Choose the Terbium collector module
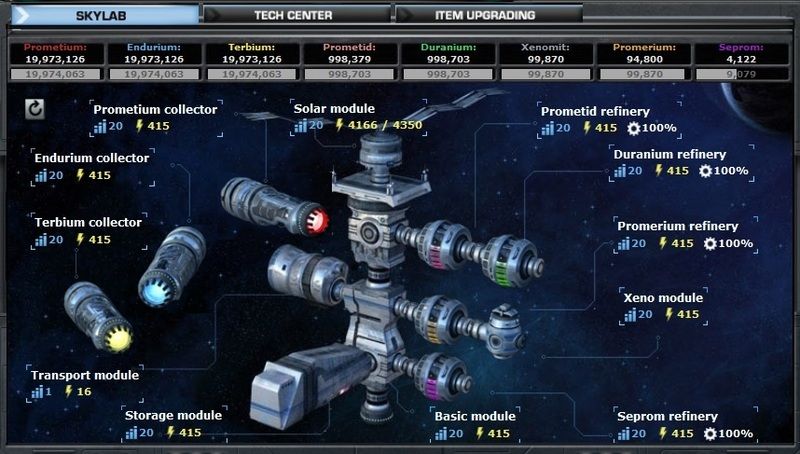800x454 pixels. [88, 222]
